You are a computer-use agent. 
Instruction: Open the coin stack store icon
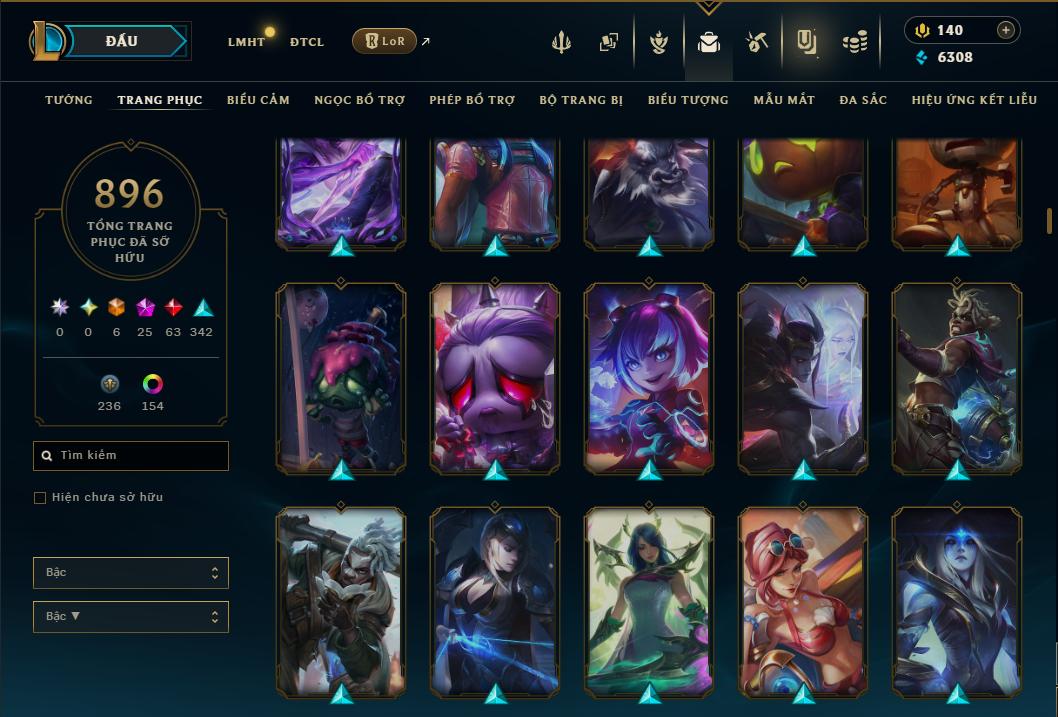coord(854,42)
